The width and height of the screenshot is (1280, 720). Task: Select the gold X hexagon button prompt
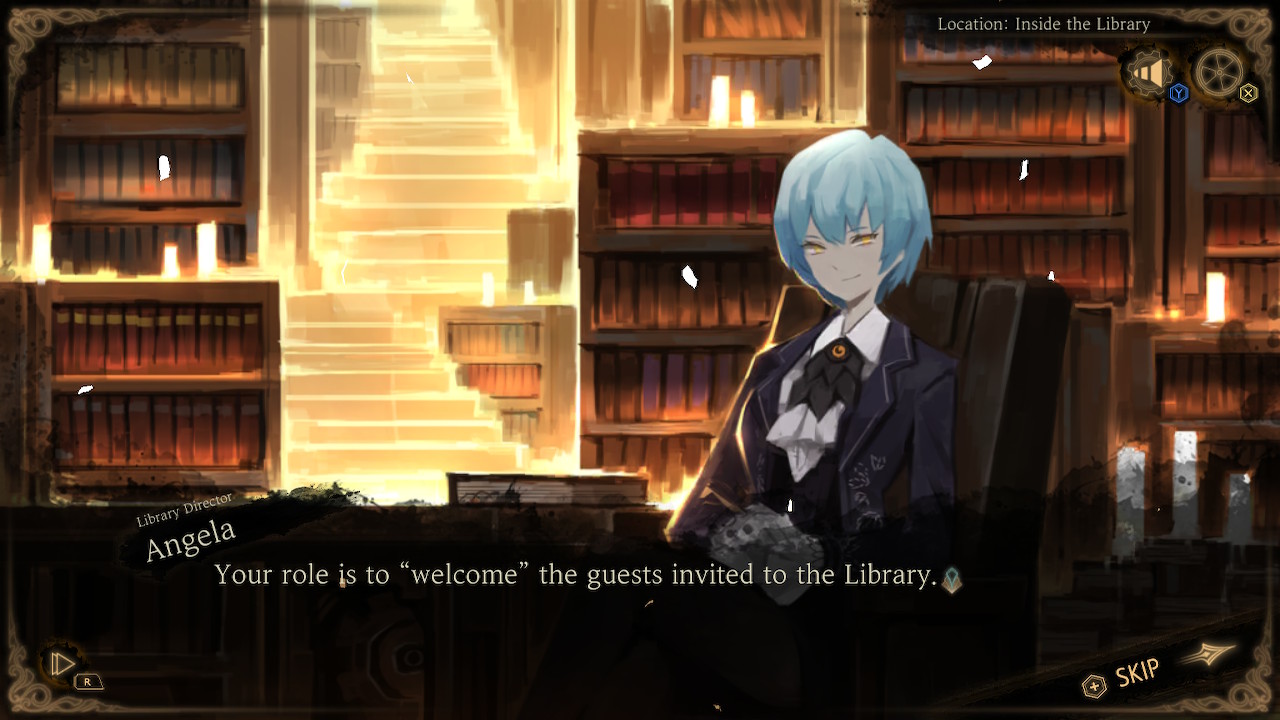(1247, 93)
